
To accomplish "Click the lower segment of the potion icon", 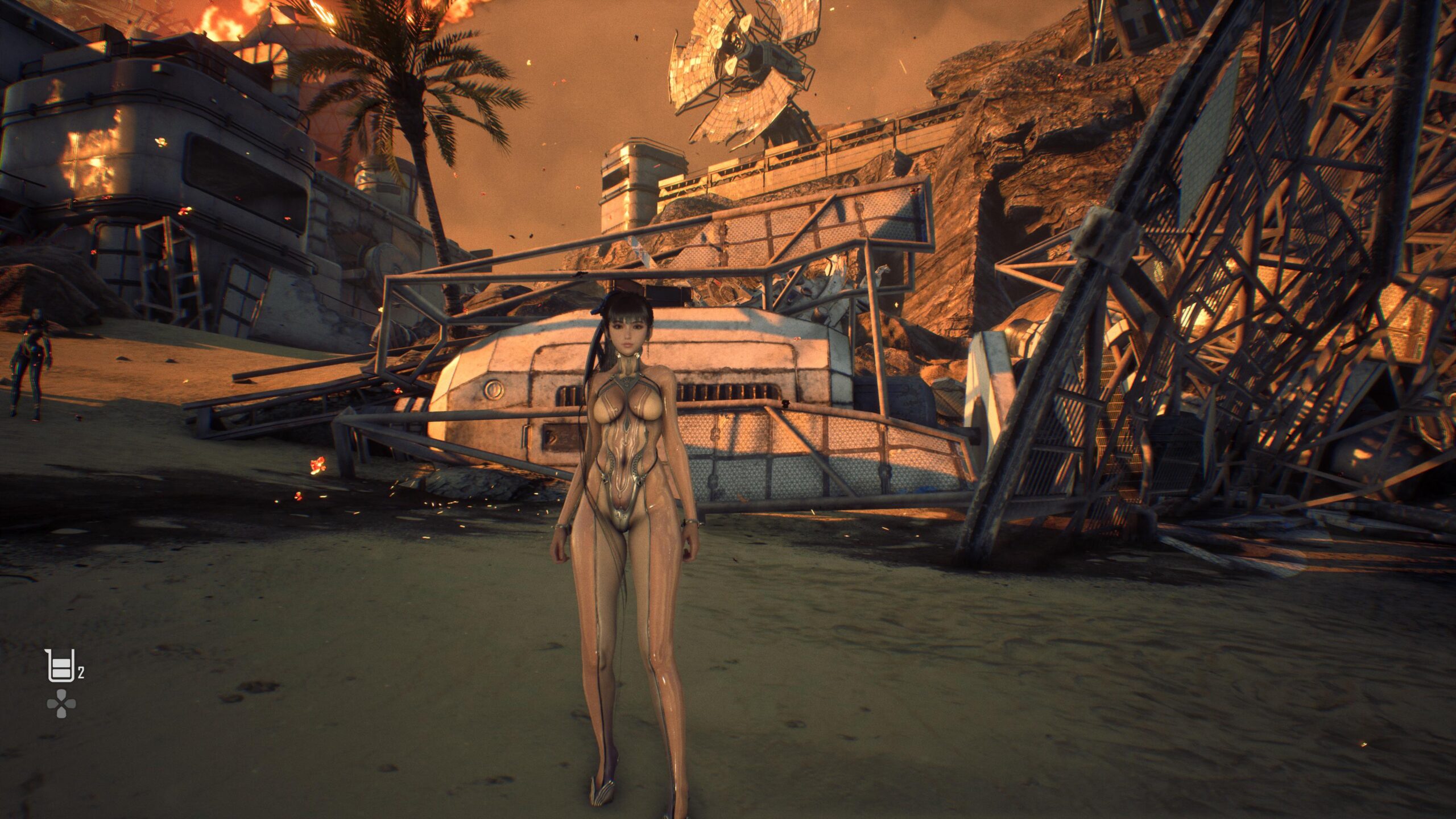I will point(61,673).
